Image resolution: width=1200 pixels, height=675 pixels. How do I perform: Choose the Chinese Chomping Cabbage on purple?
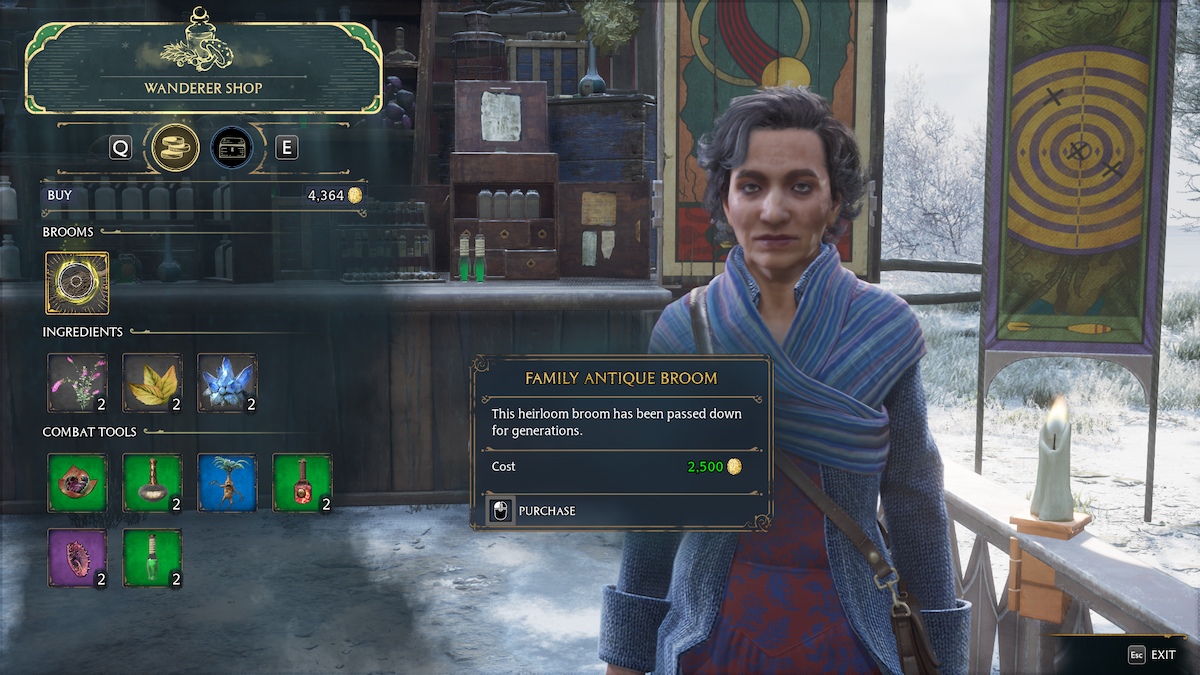click(x=77, y=558)
